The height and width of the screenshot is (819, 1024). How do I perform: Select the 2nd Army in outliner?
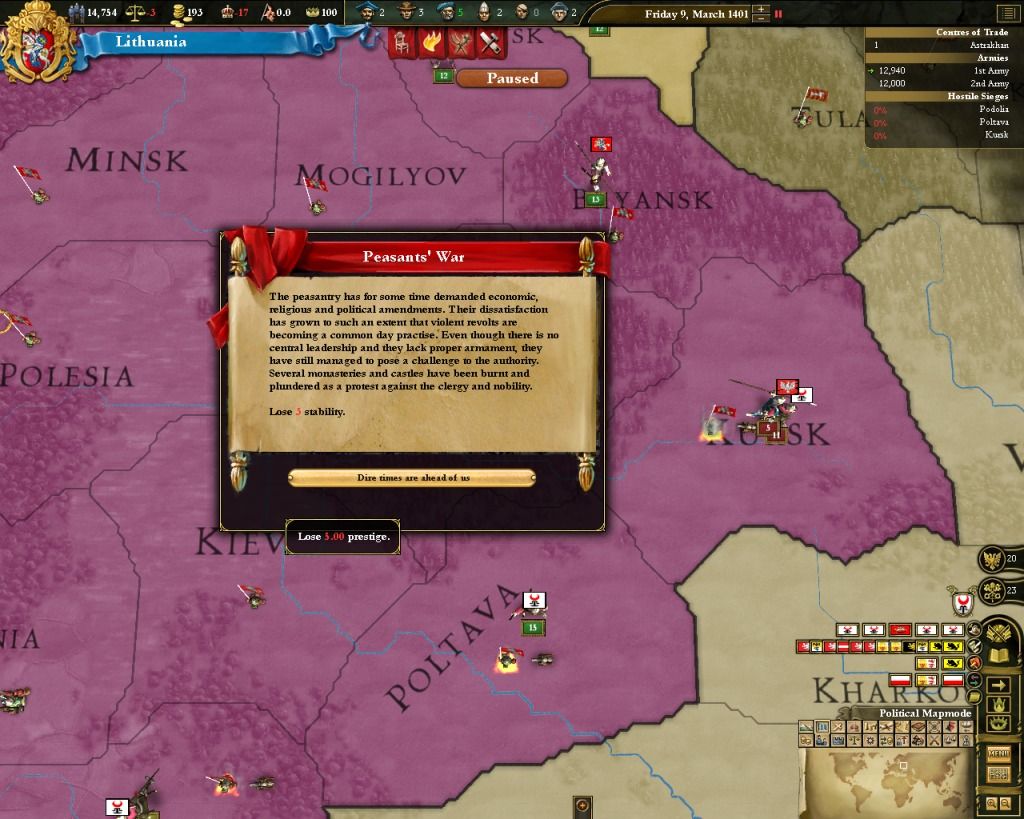coord(942,84)
